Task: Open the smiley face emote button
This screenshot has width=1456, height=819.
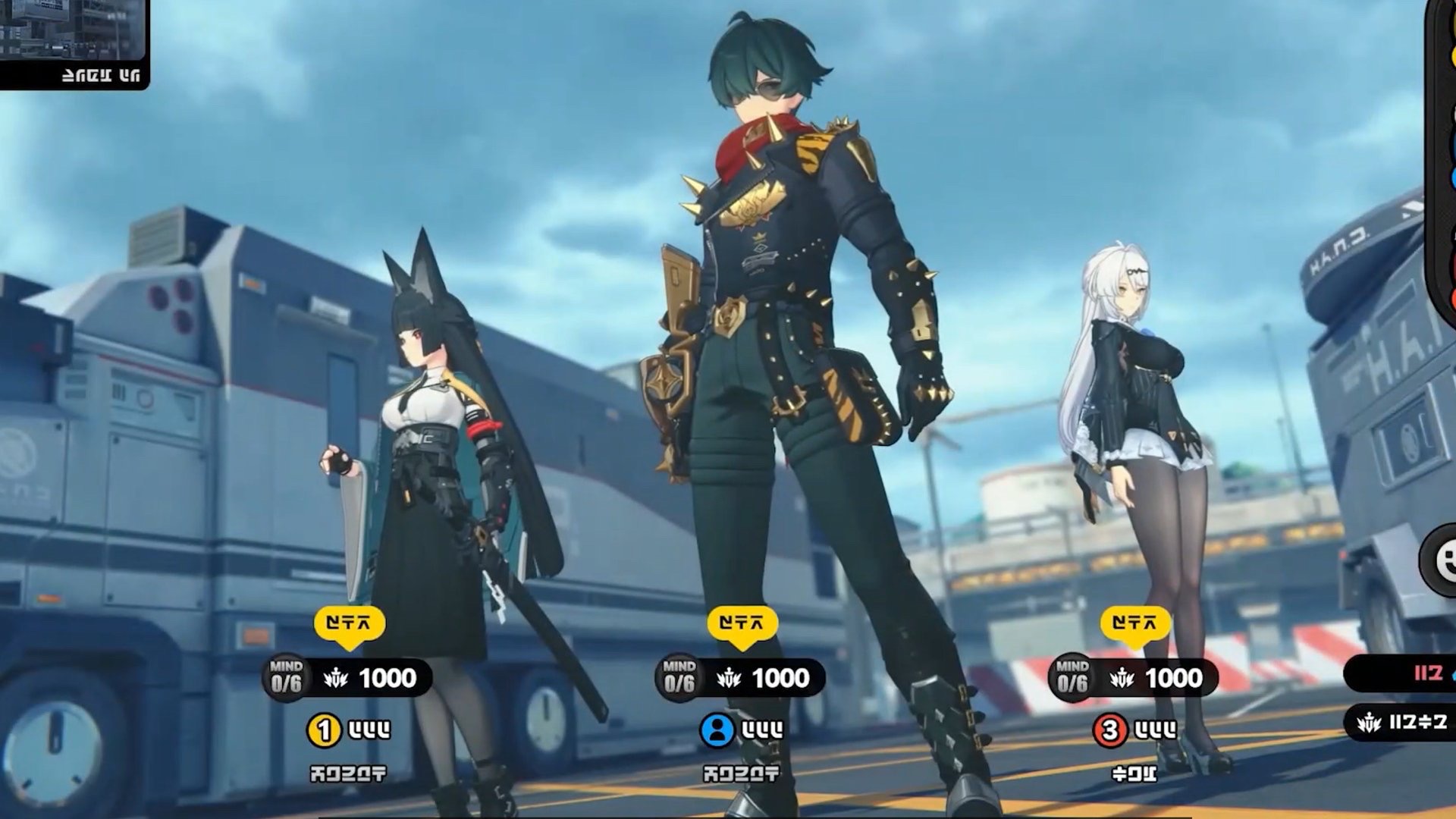Action: pyautogui.click(x=1442, y=561)
